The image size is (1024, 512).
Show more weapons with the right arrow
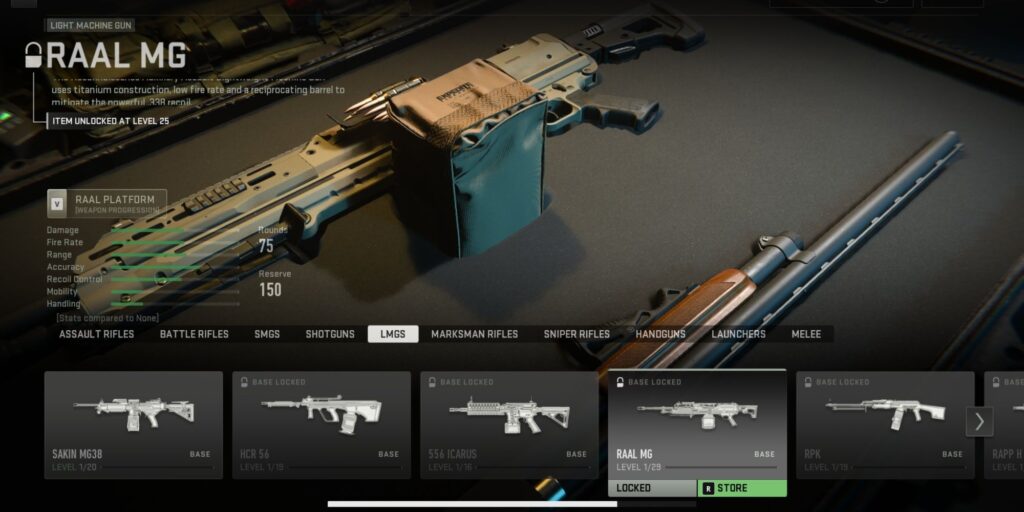click(x=979, y=422)
